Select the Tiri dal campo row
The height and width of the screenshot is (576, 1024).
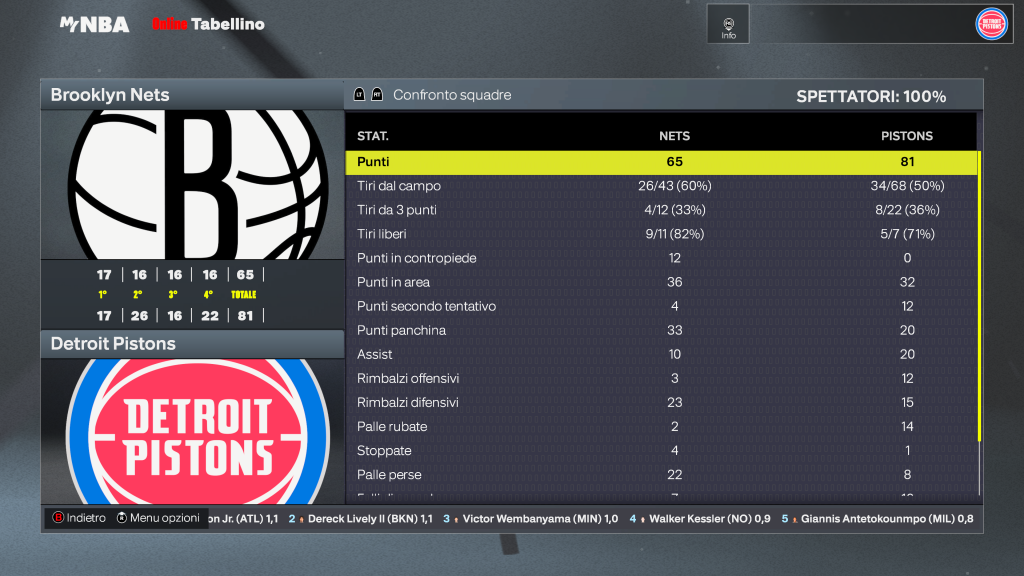coord(661,186)
